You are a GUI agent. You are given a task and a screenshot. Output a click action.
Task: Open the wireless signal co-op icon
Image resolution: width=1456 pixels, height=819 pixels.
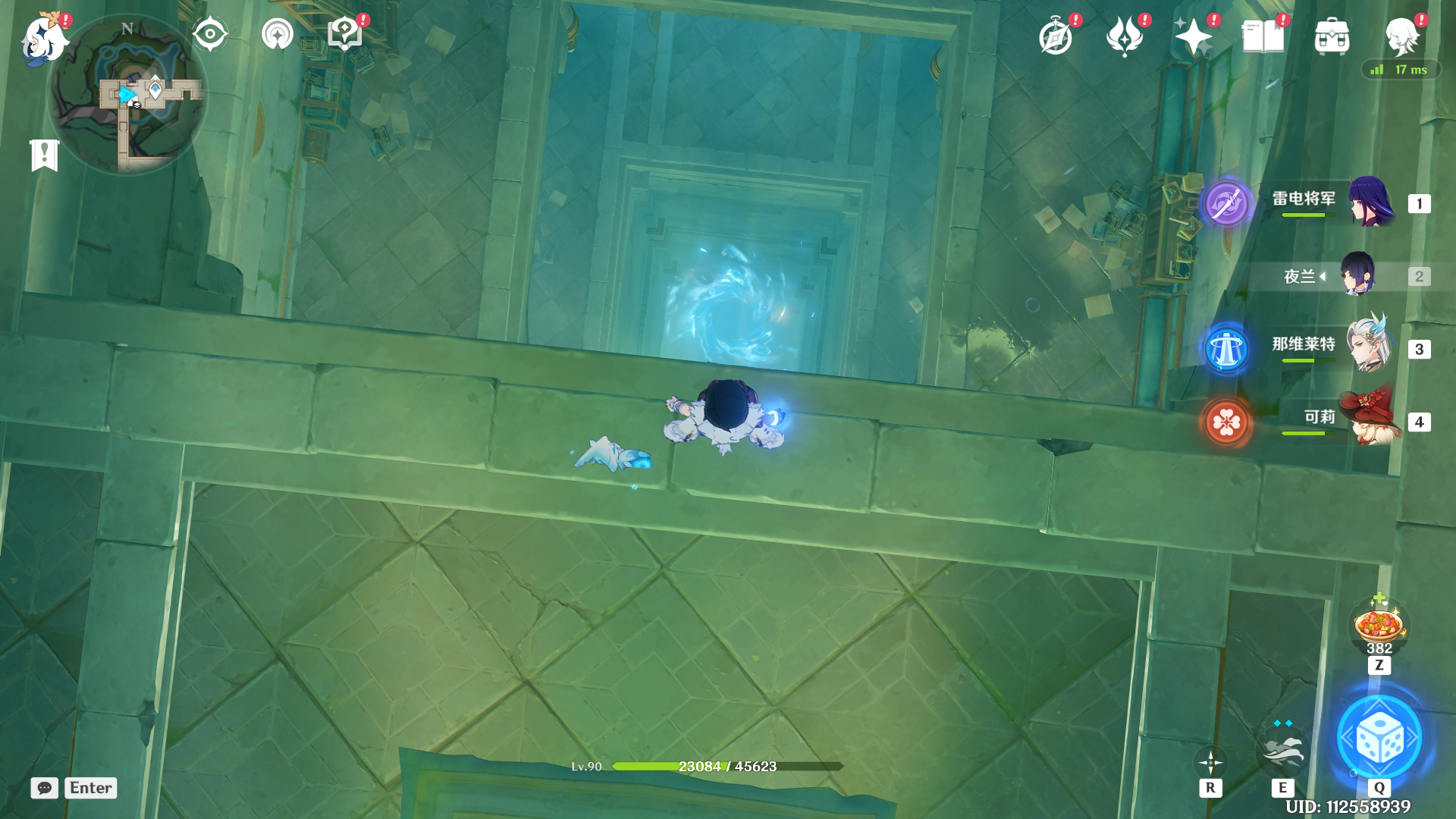pyautogui.click(x=277, y=34)
